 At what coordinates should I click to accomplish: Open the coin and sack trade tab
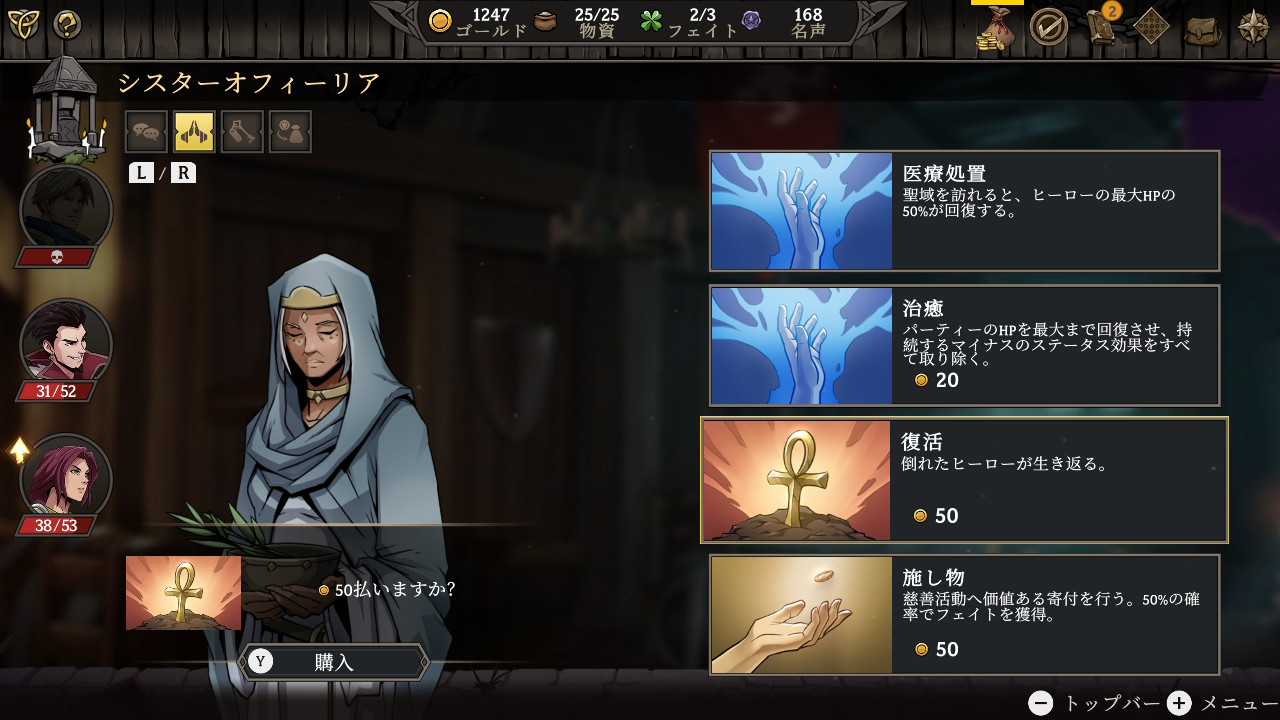pos(290,132)
